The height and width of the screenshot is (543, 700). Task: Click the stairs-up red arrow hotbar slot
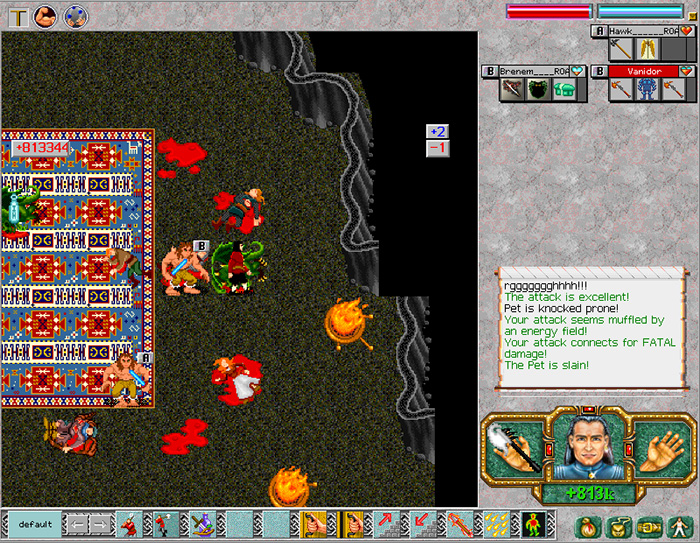tap(387, 523)
